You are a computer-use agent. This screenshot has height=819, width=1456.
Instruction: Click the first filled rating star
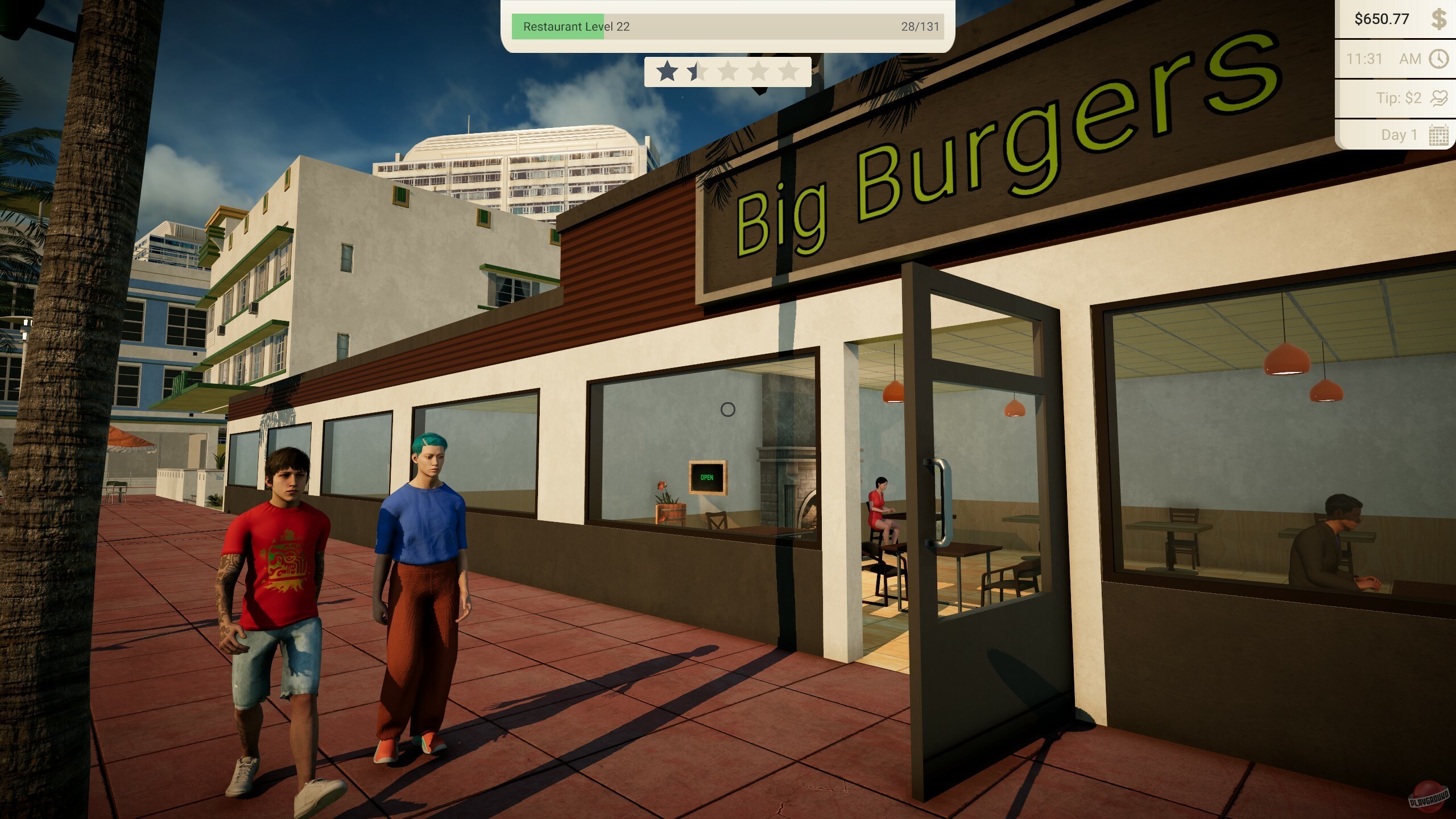[x=665, y=72]
